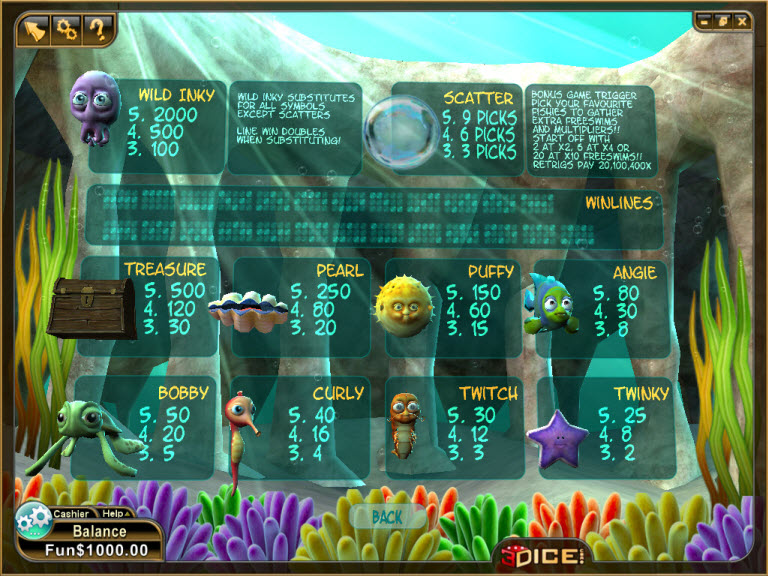Click the BACK button on the paytable
The width and height of the screenshot is (768, 576).
pos(386,517)
